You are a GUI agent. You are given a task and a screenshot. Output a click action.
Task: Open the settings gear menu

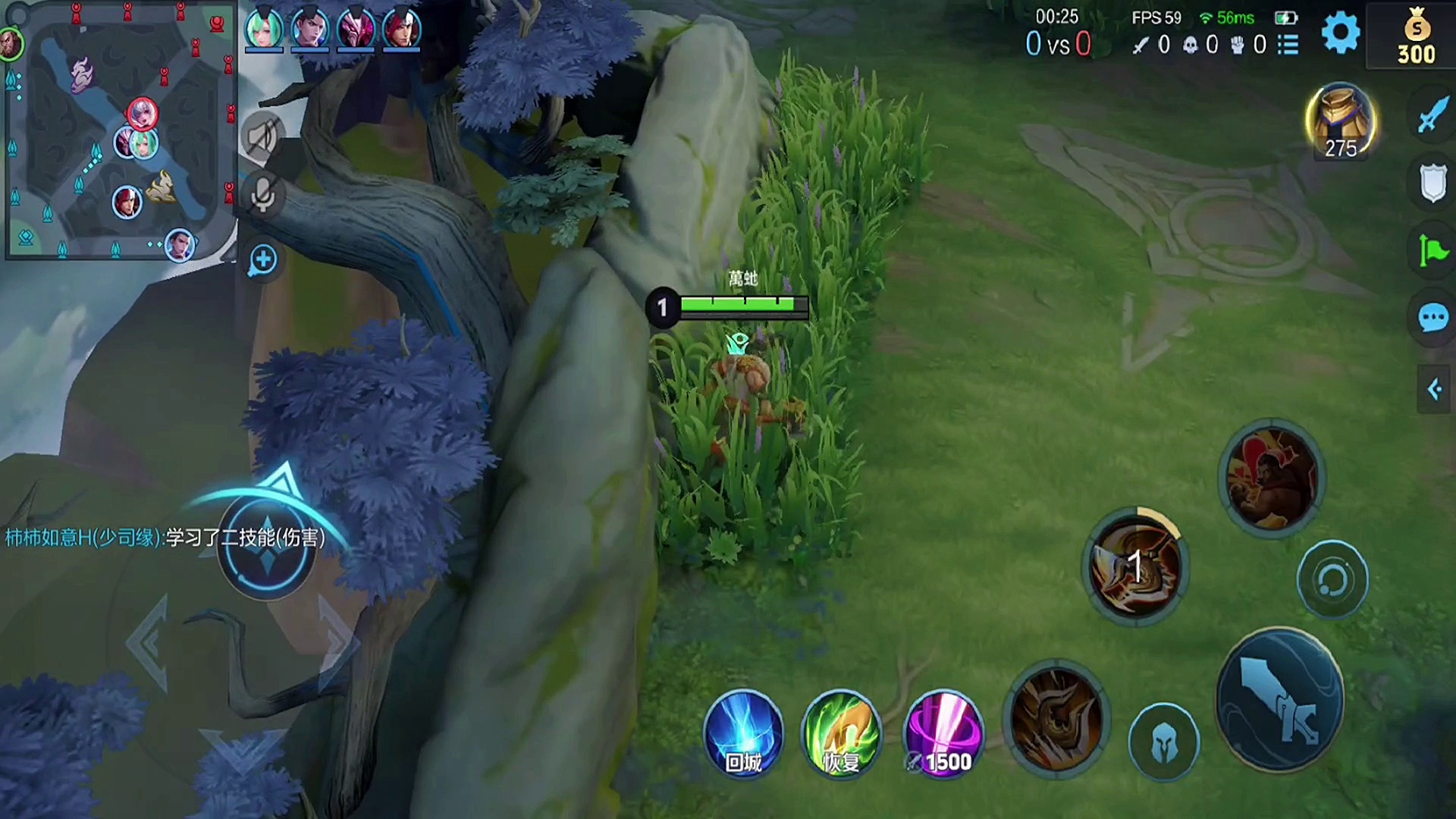[x=1340, y=33]
